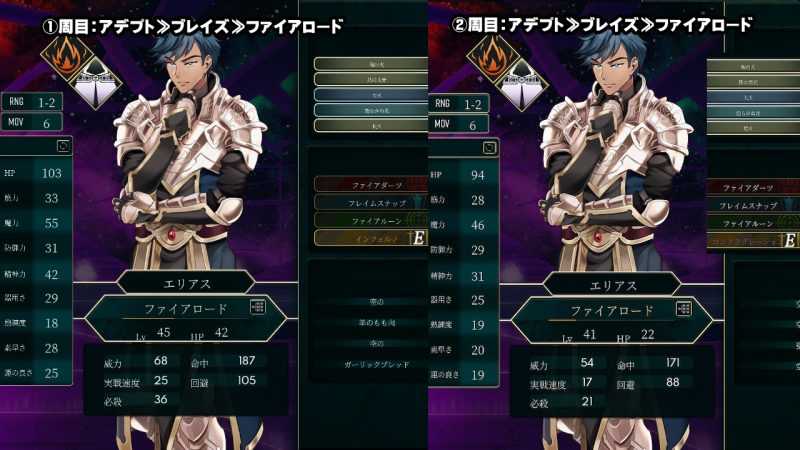This screenshot has width=800, height=450.
Task: Select the コンフラグレーション equipped weapon
Action: click(x=758, y=241)
